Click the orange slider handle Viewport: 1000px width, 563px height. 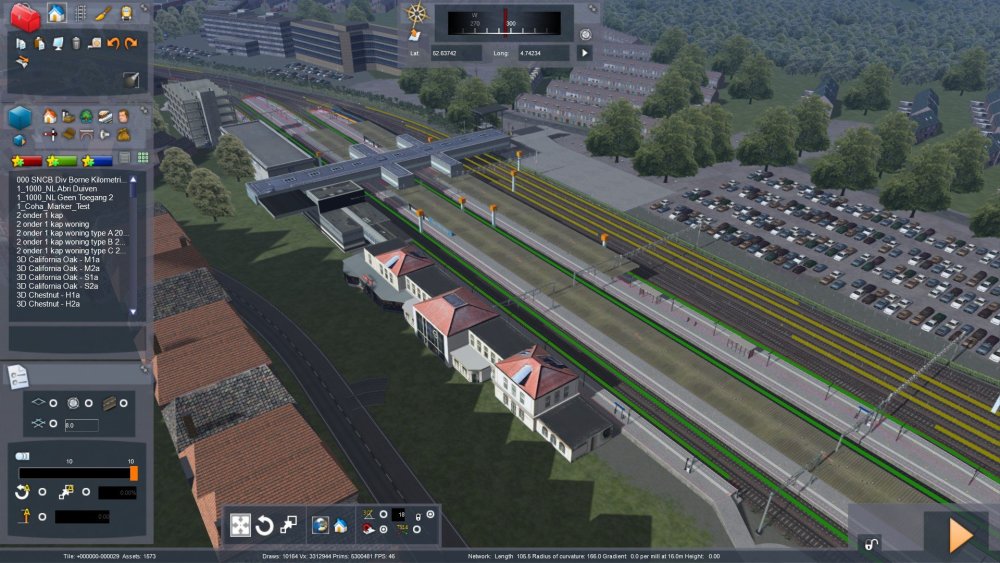click(x=134, y=473)
